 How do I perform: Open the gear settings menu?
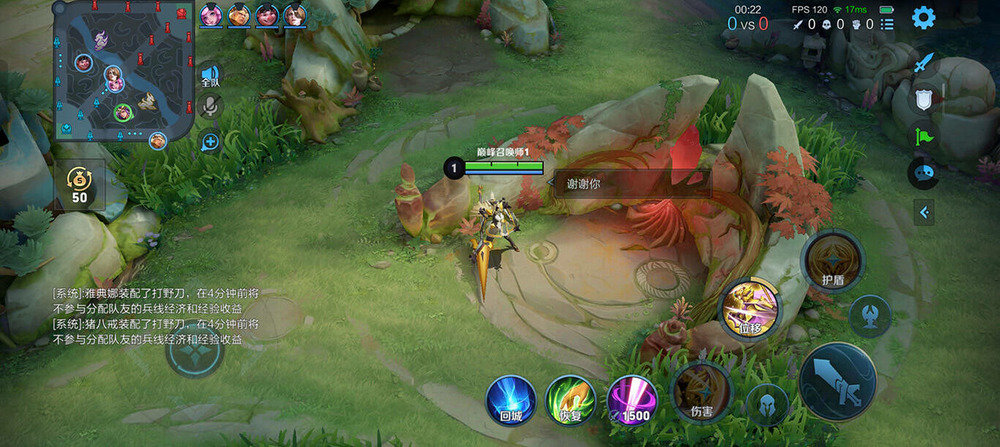923,17
